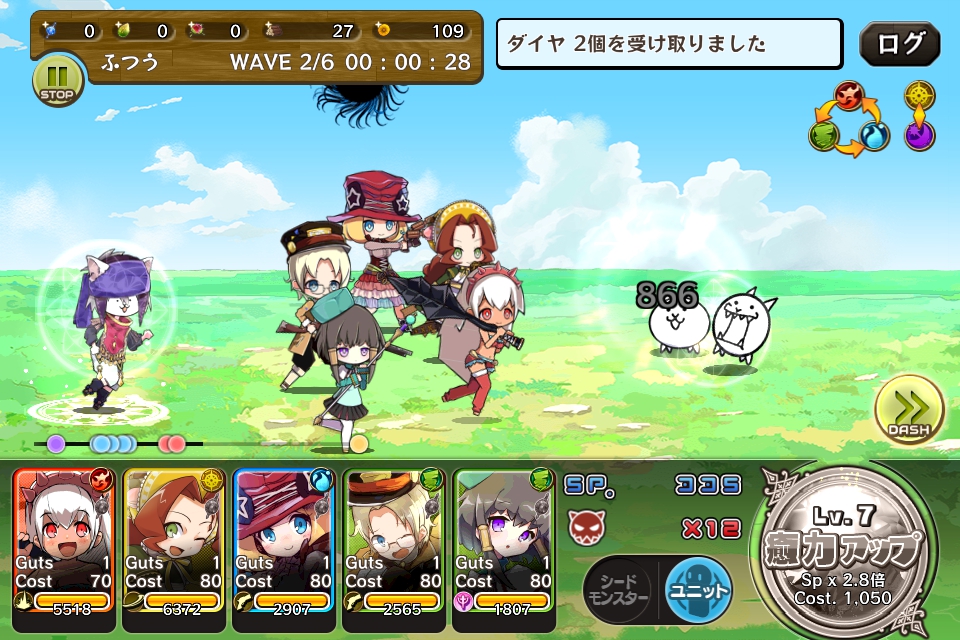Deploy the red-haired green-eyed unit card
This screenshot has width=960, height=640.
pos(174,538)
